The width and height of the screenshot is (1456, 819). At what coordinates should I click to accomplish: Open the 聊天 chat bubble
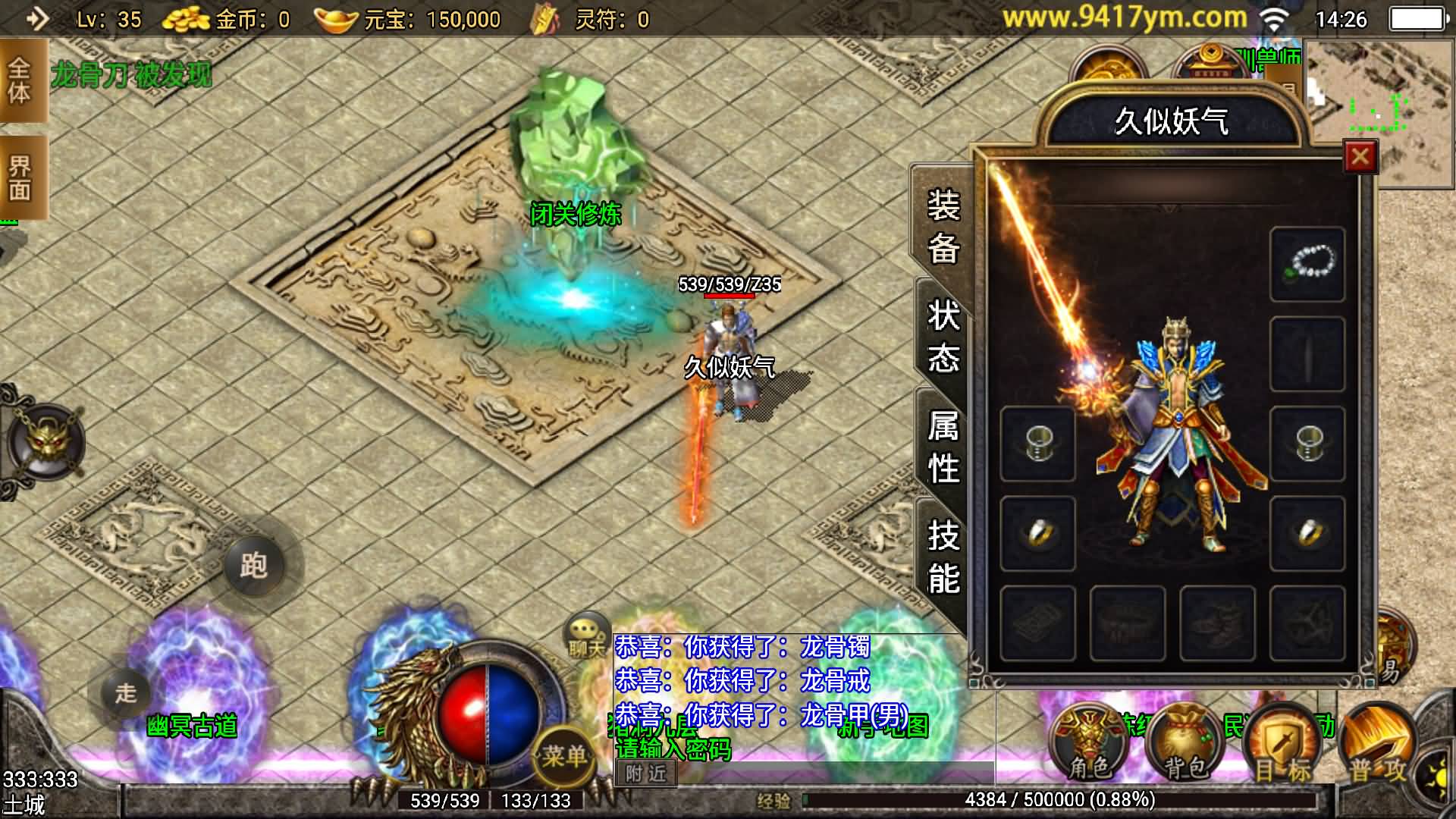[586, 635]
